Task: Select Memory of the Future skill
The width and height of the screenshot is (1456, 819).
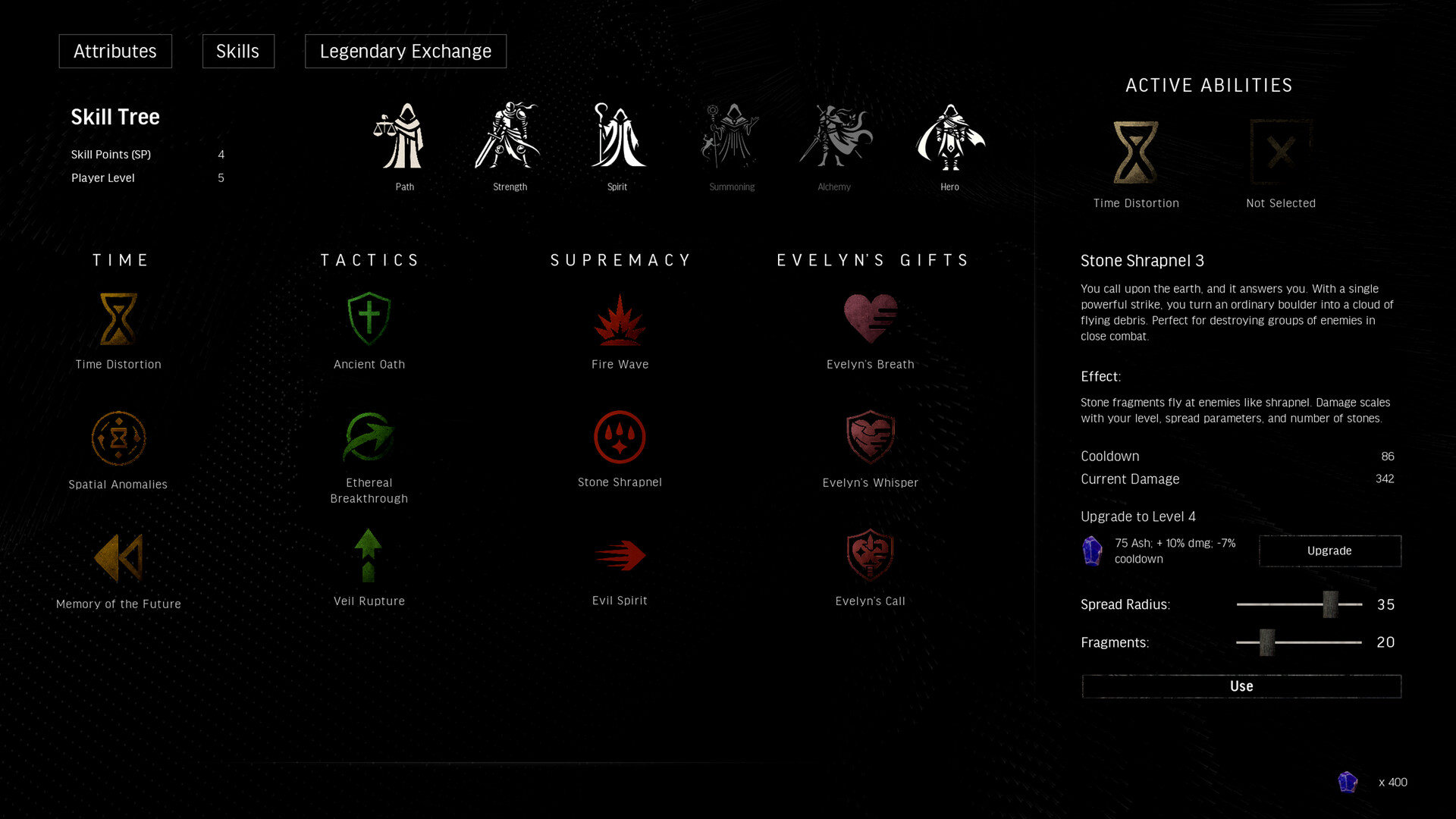Action: [118, 557]
